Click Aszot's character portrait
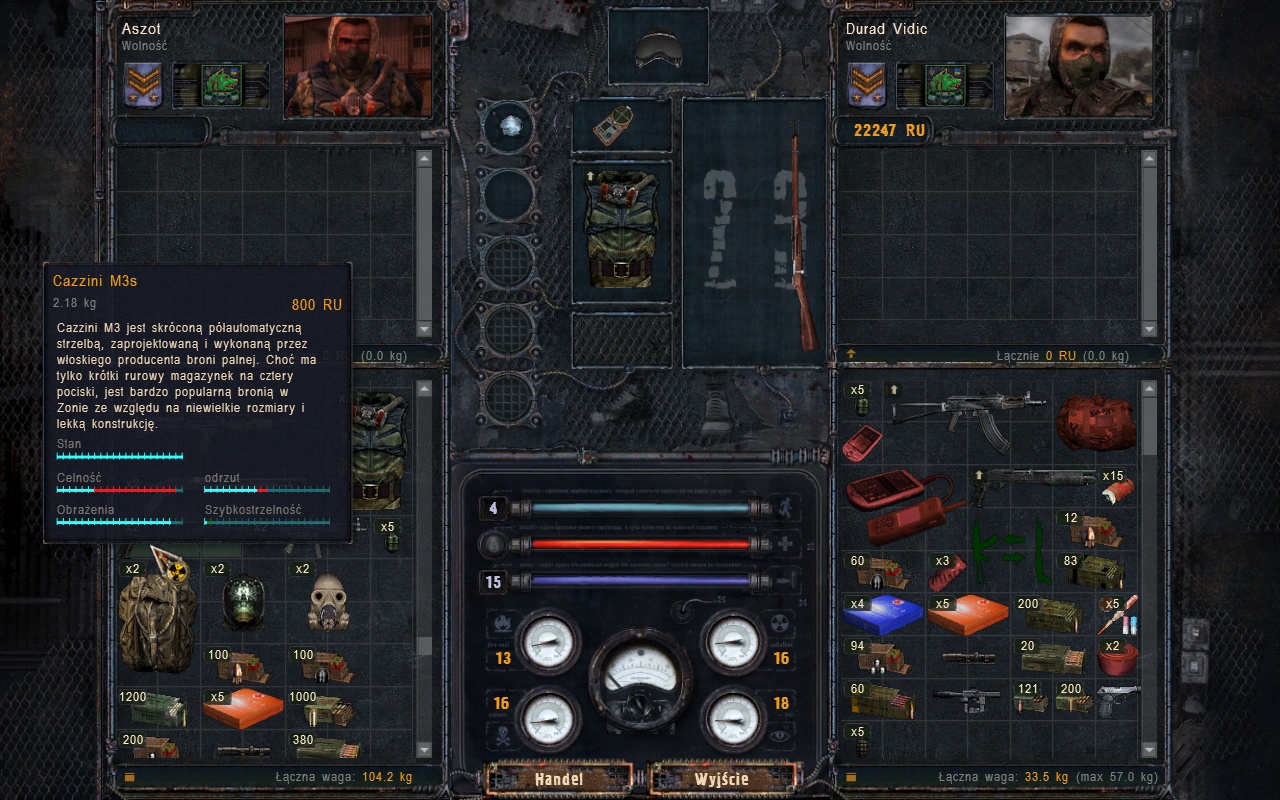Screen dimensions: 1280x800 pos(358,66)
